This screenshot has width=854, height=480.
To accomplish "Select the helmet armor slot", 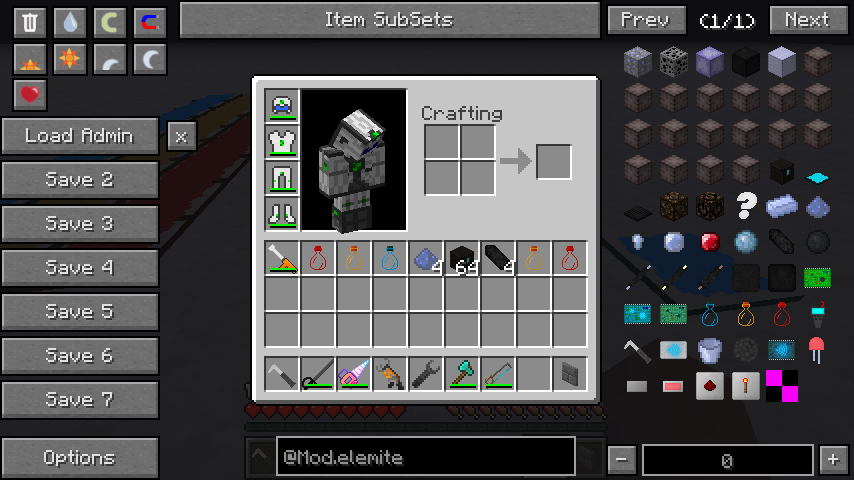I will tap(282, 106).
